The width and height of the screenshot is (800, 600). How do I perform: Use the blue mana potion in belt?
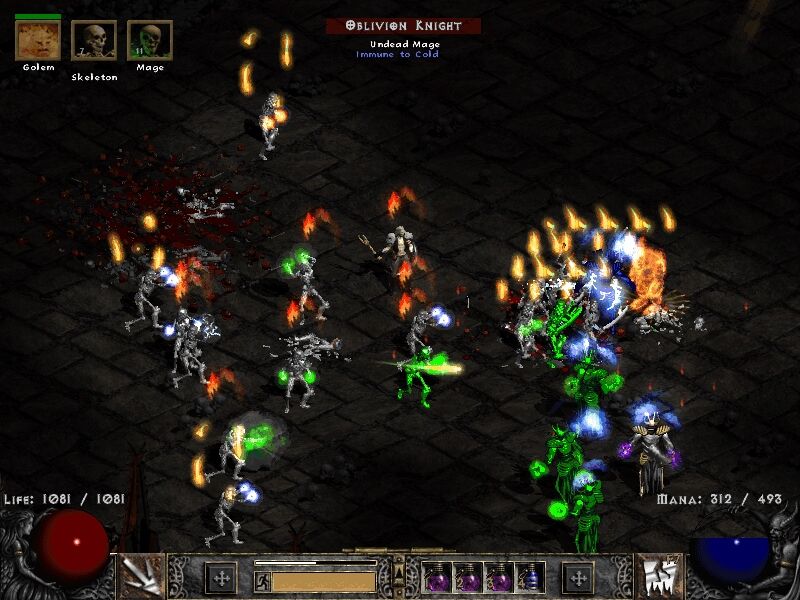tap(530, 577)
